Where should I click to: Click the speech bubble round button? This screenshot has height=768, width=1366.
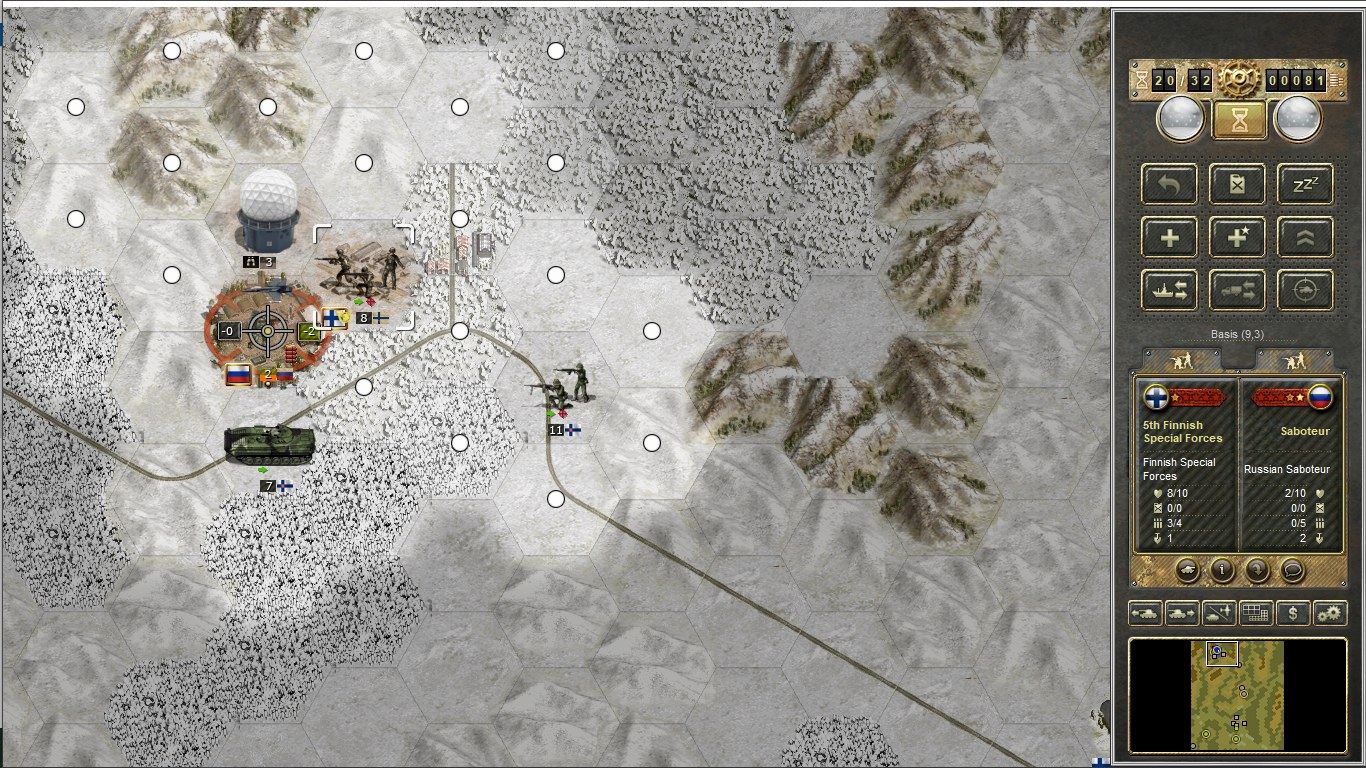coord(1292,570)
